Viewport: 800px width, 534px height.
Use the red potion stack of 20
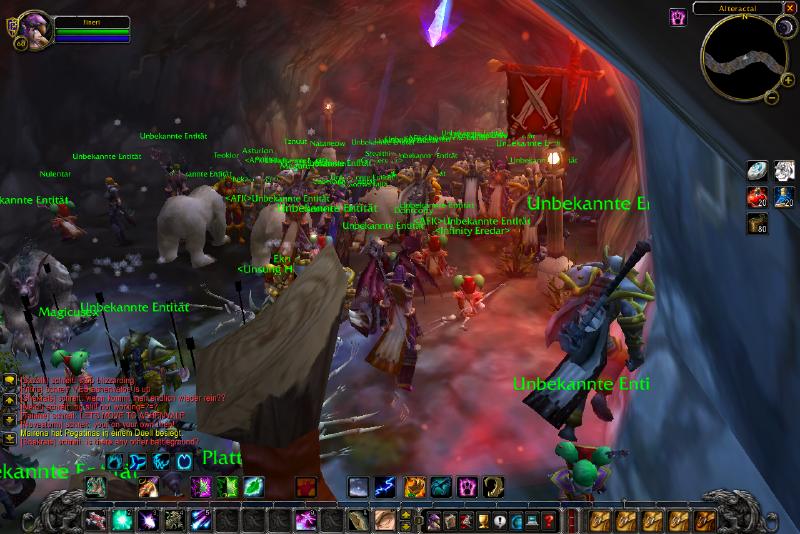(758, 197)
